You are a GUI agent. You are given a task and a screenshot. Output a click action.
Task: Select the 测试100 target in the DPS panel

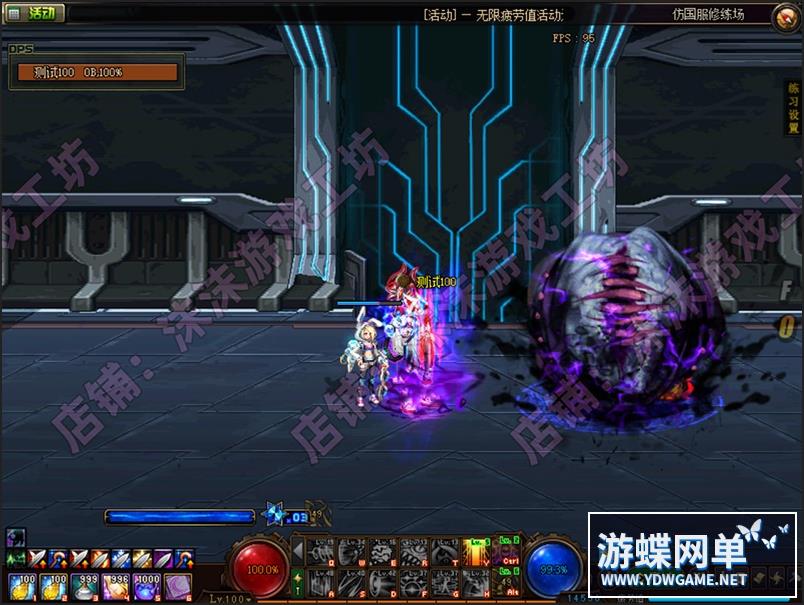[x=97, y=72]
